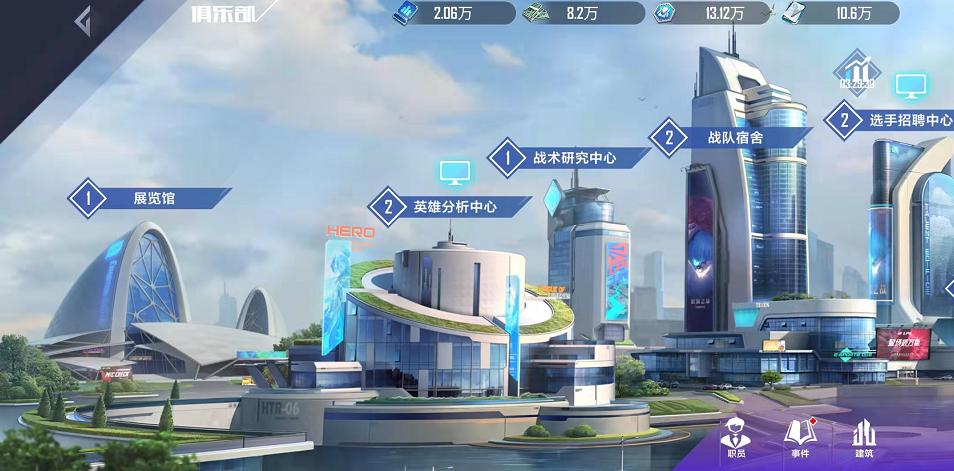Open the 选手招聘中心 building label

pos(892,120)
